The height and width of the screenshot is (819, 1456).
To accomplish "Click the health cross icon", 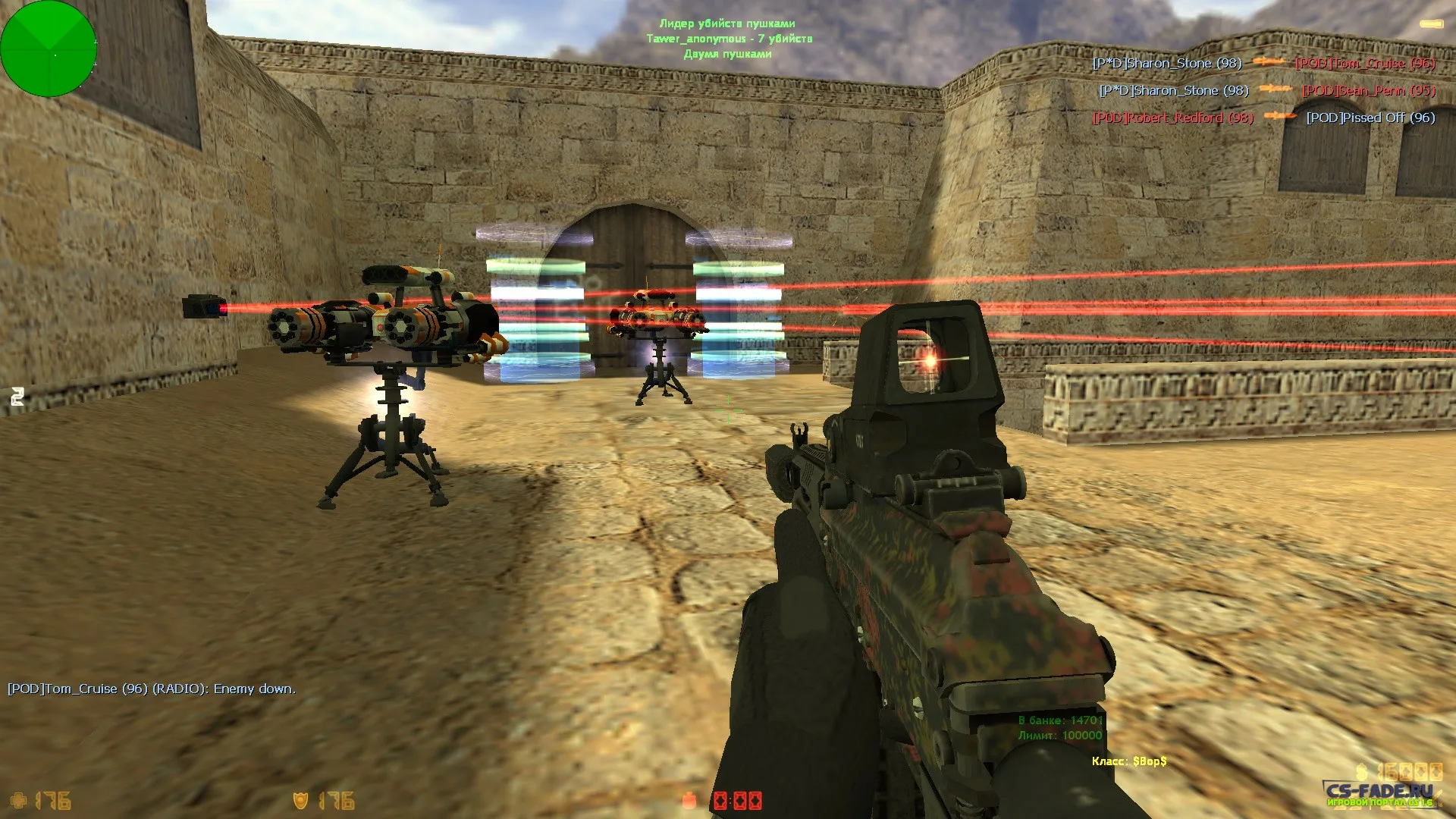I will click(x=18, y=800).
